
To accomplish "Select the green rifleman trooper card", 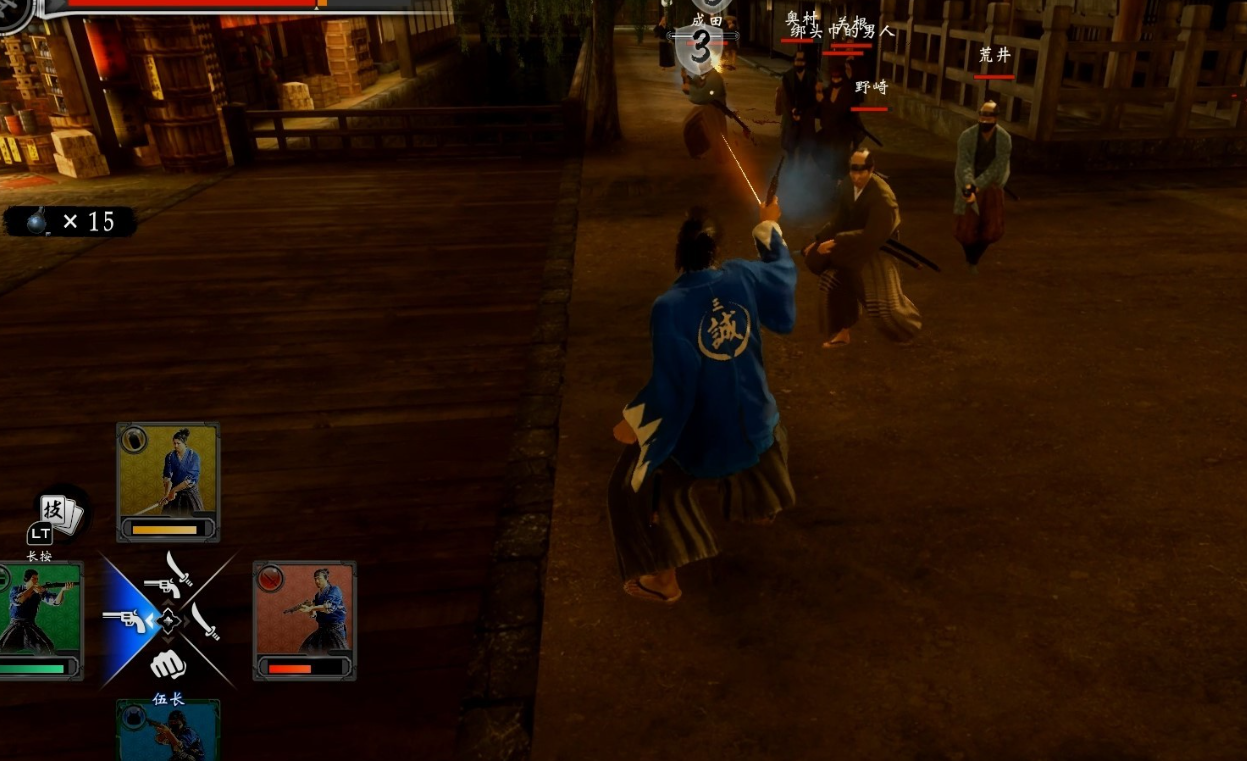I will click(x=40, y=620).
